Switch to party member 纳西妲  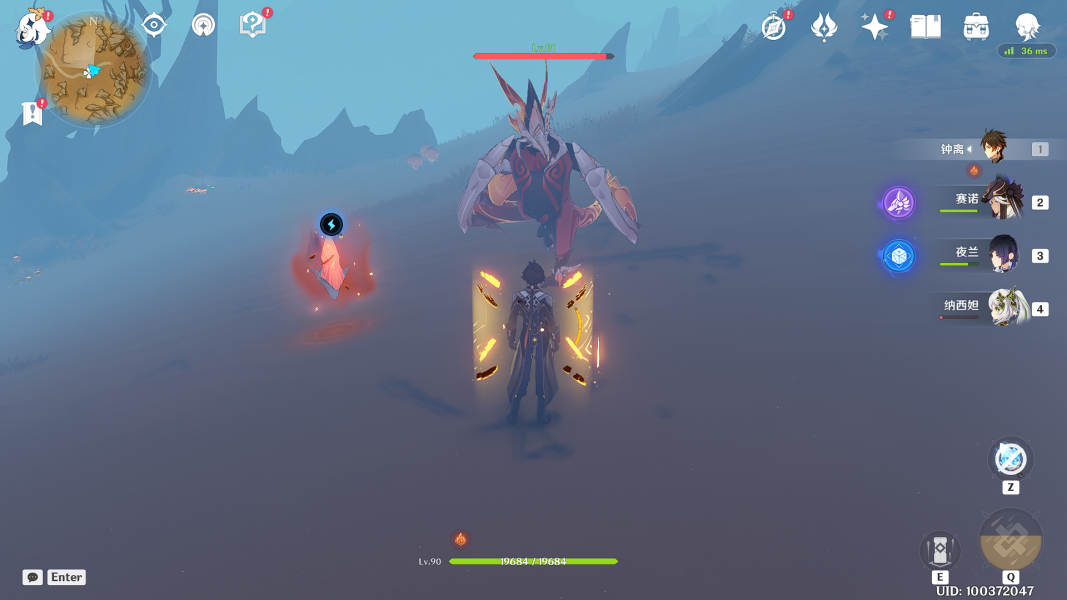point(1000,307)
